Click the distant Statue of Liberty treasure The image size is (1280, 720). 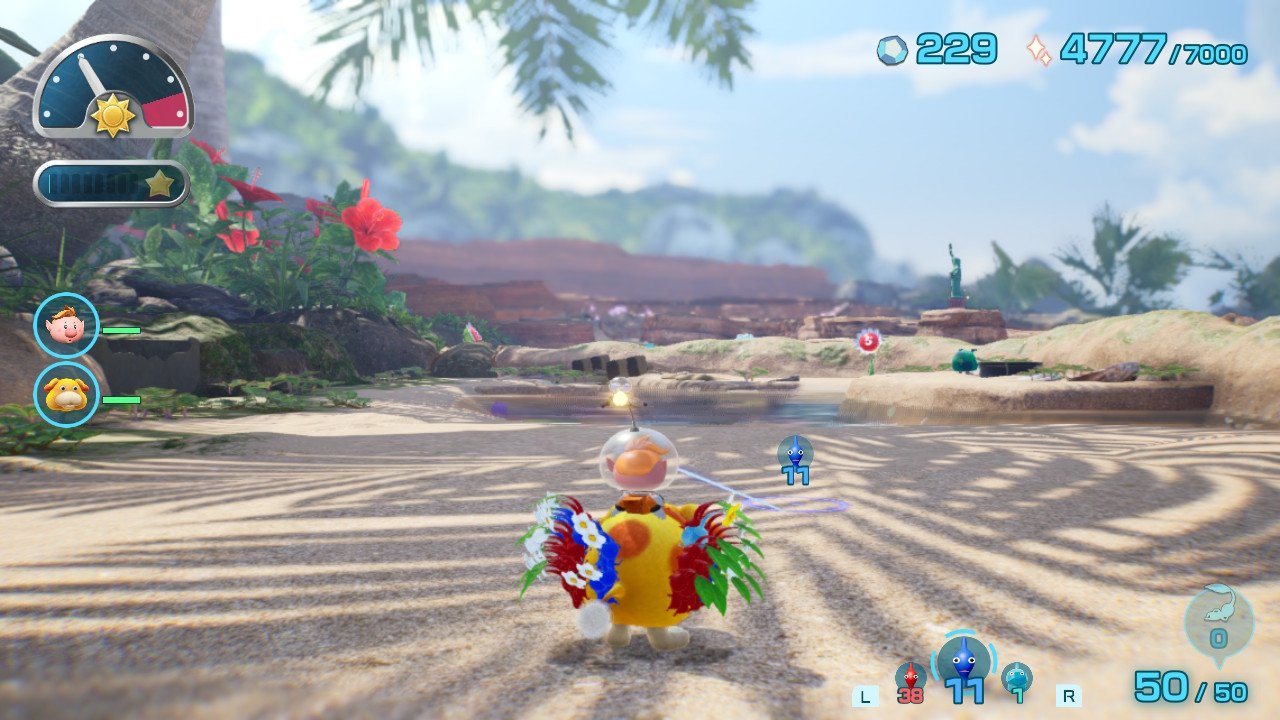957,270
